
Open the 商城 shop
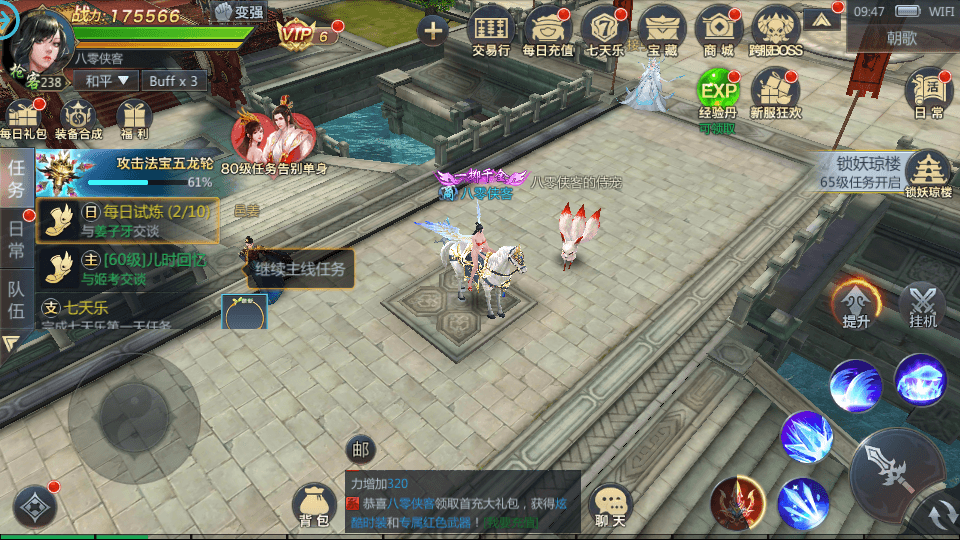[x=719, y=28]
